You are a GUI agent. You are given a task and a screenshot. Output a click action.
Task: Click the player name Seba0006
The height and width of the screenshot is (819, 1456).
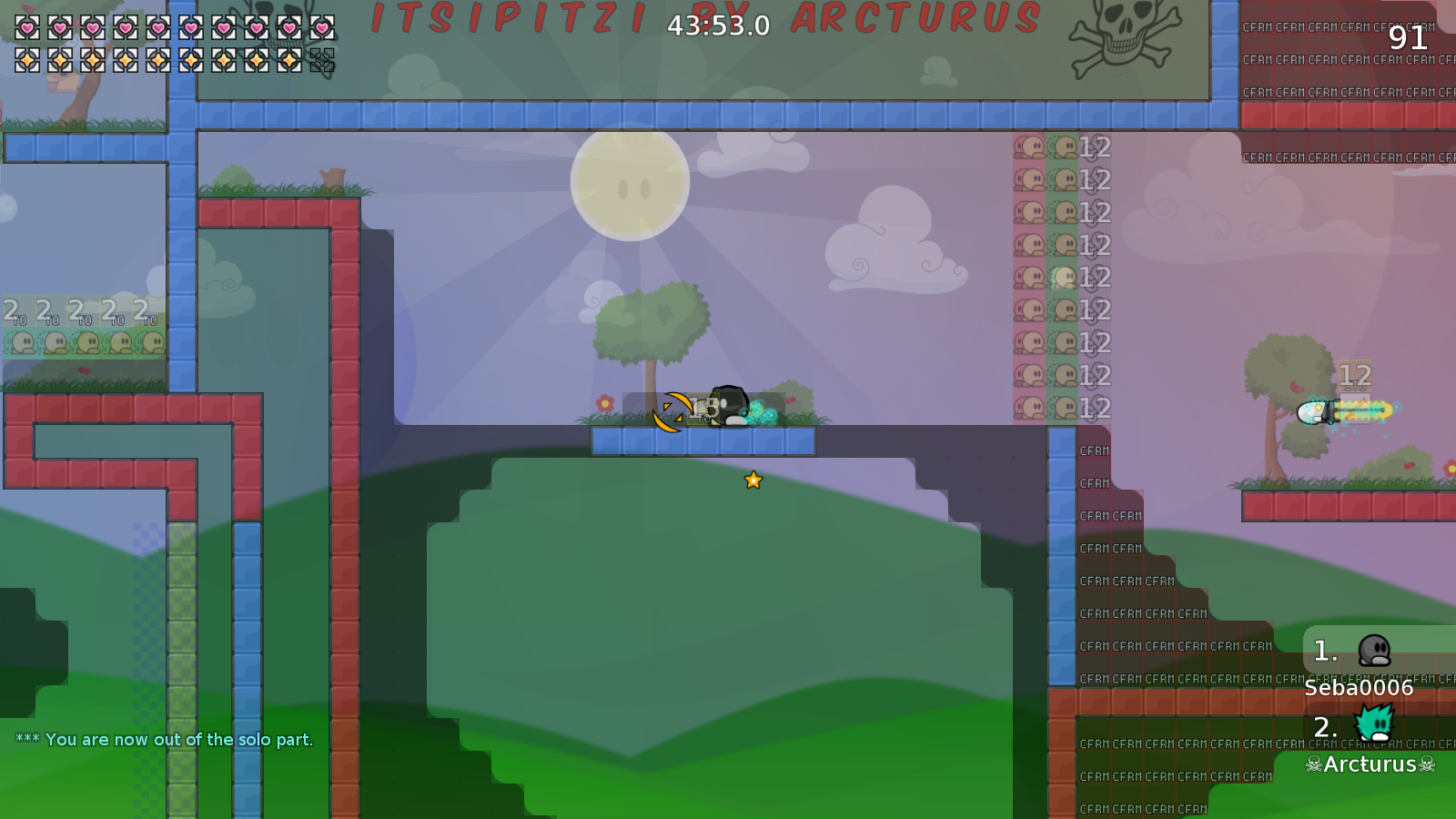pyautogui.click(x=1357, y=689)
